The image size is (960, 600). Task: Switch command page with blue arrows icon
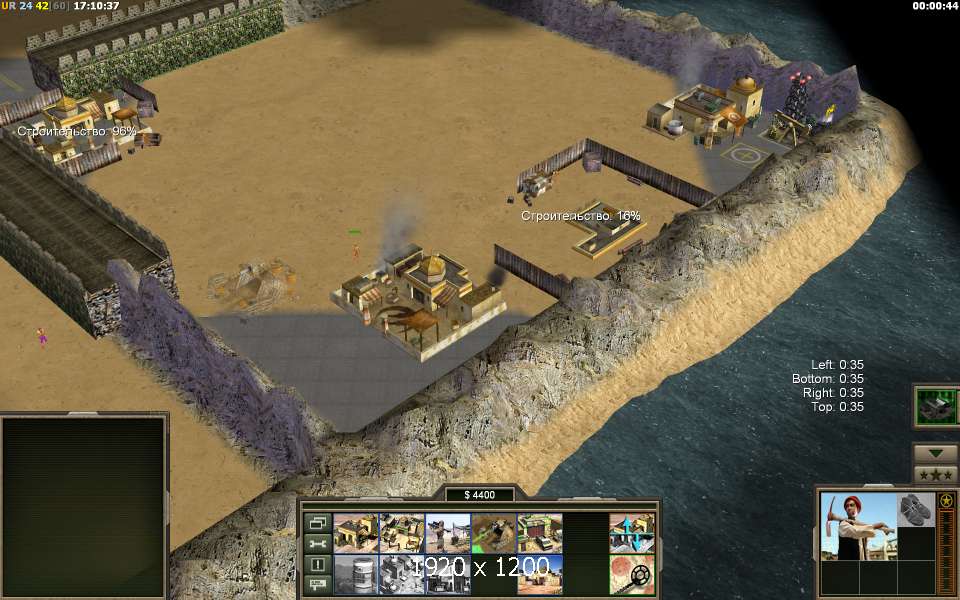click(632, 533)
